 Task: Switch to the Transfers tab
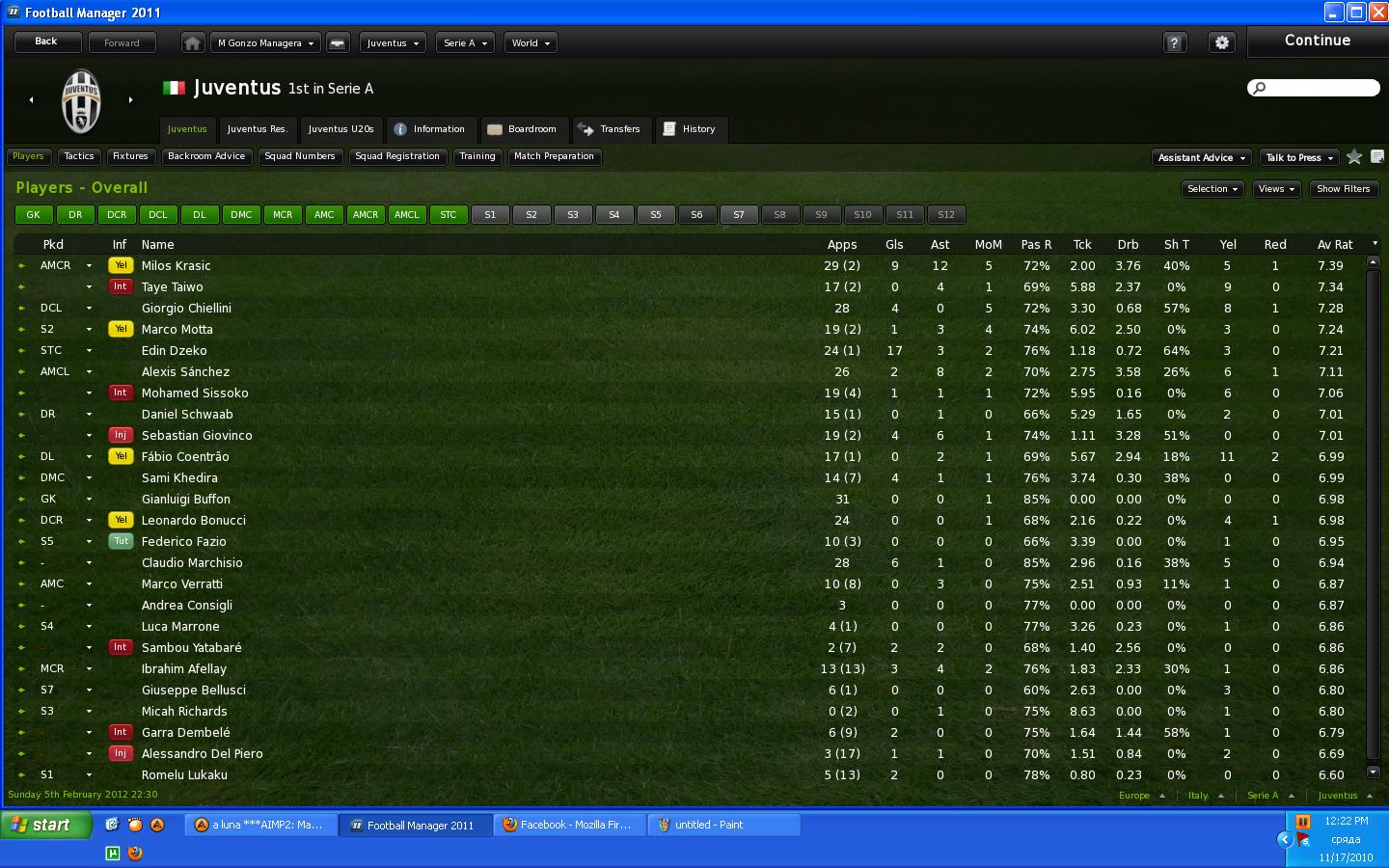pyautogui.click(x=612, y=129)
